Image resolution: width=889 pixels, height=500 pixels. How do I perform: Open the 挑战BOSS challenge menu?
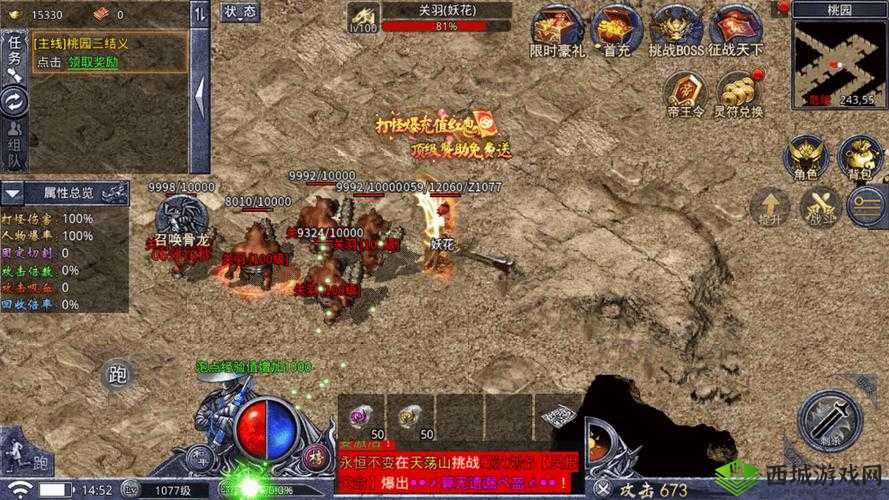click(675, 27)
